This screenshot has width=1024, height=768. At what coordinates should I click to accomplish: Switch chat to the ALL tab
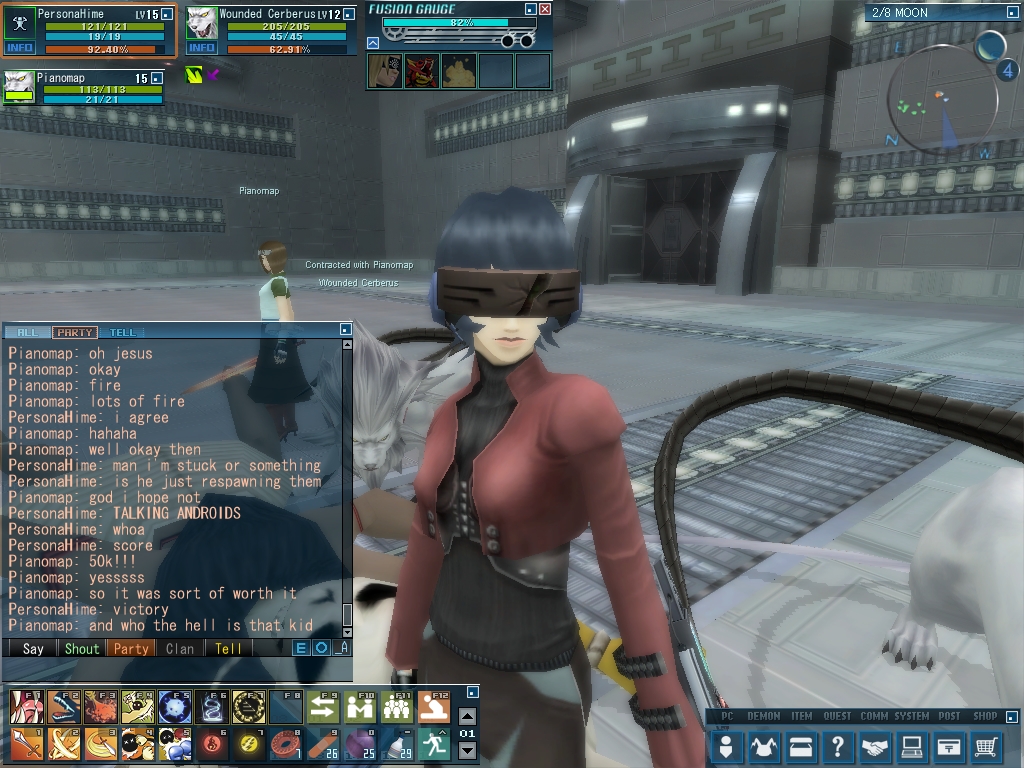pos(27,332)
